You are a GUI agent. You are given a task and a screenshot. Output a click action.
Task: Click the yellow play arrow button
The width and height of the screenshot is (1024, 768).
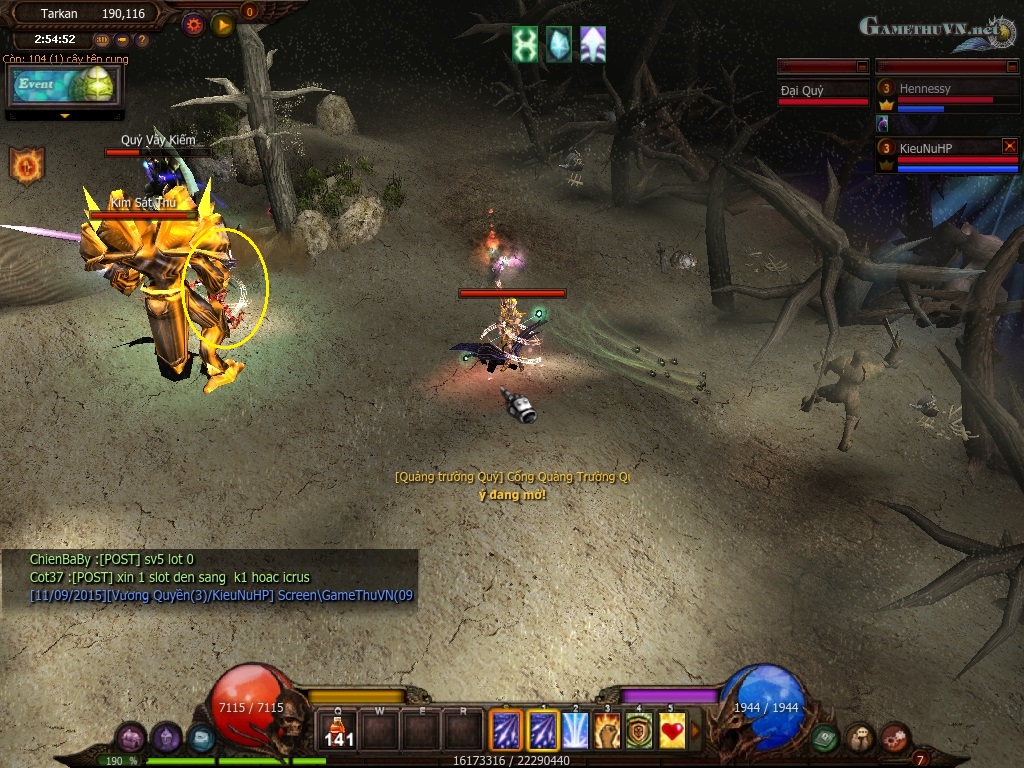click(x=222, y=24)
